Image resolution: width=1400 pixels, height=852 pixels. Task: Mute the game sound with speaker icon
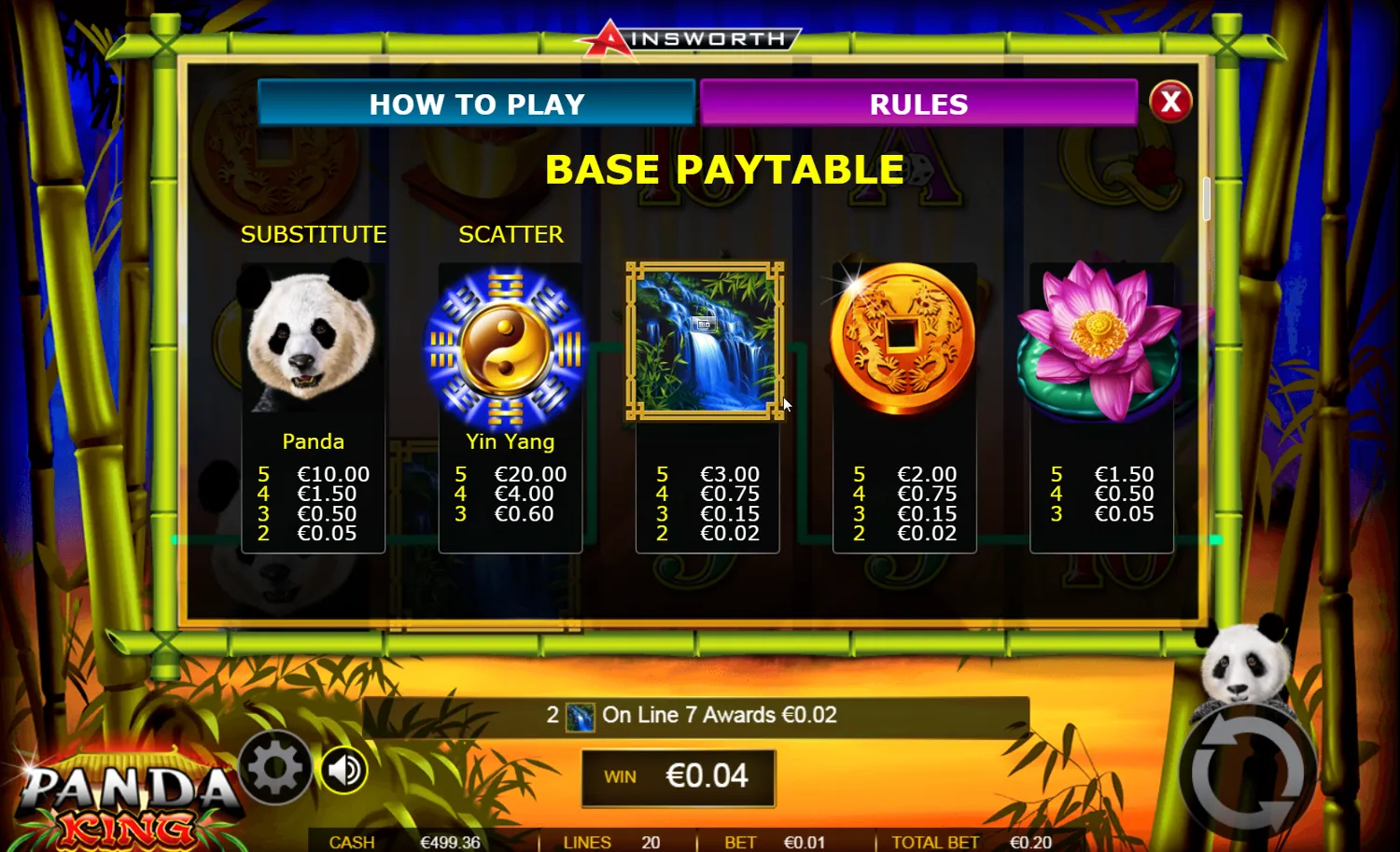[x=343, y=769]
